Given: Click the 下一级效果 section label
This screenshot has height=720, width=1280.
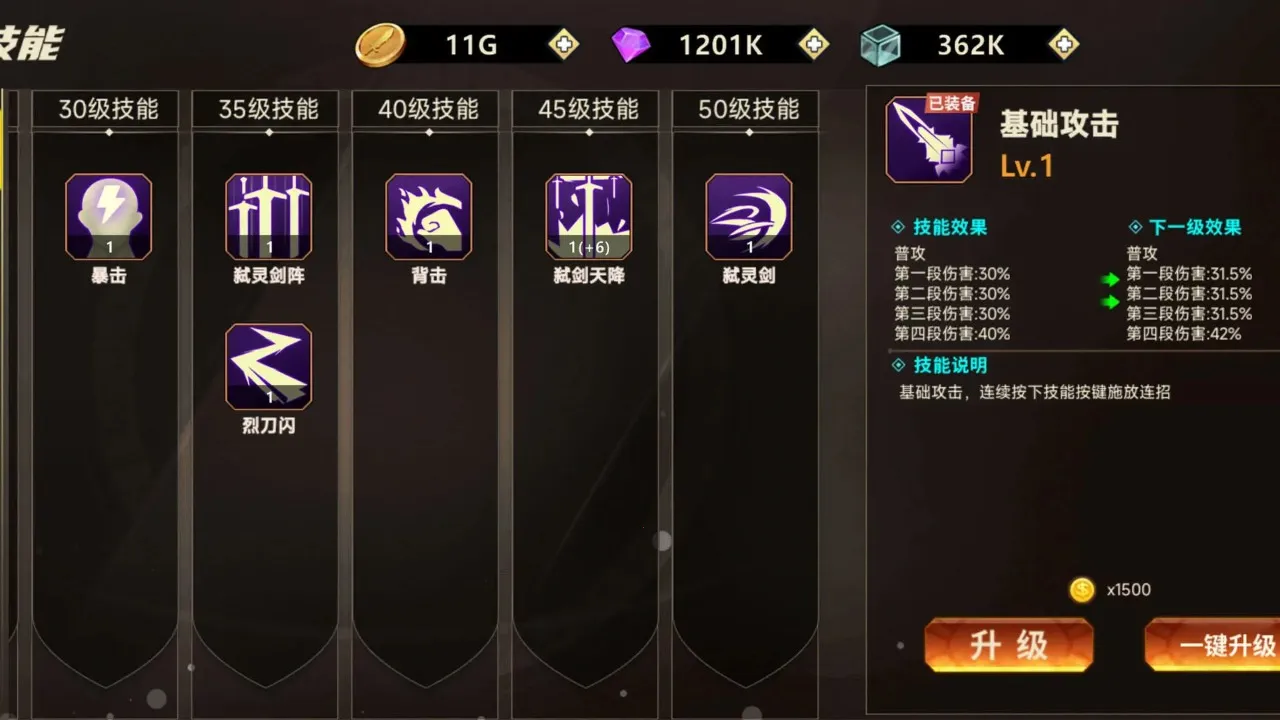Looking at the screenshot, I should click(x=1191, y=226).
